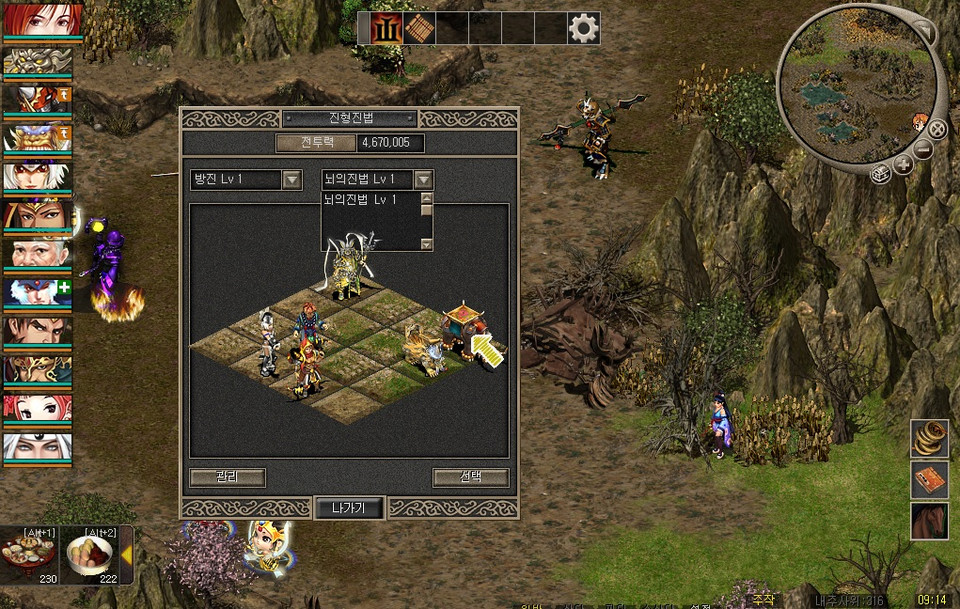The height and width of the screenshot is (609, 960).
Task: Zoom out the minimap with minus button
Action: [923, 149]
